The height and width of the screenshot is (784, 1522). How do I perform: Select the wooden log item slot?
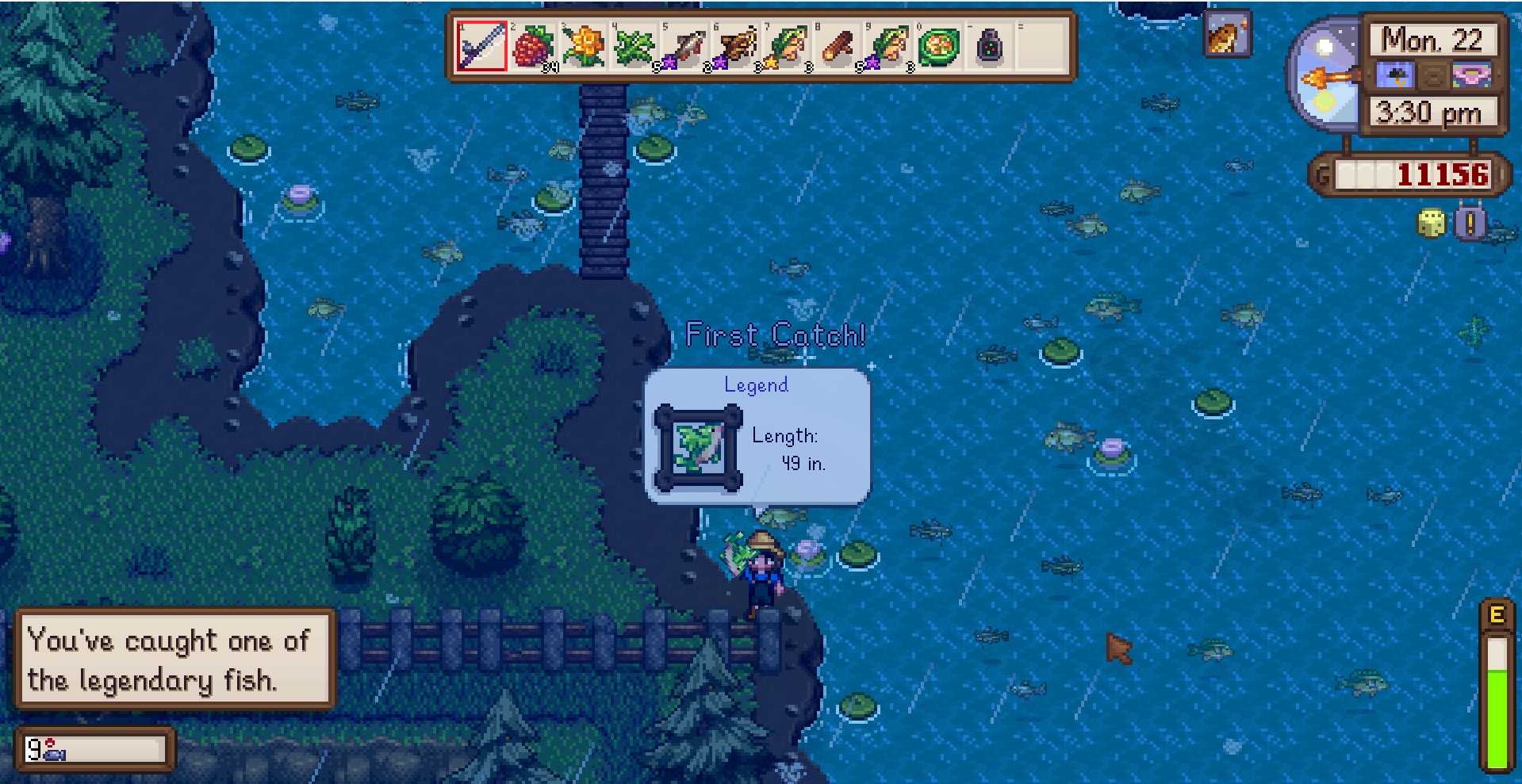pyautogui.click(x=838, y=46)
